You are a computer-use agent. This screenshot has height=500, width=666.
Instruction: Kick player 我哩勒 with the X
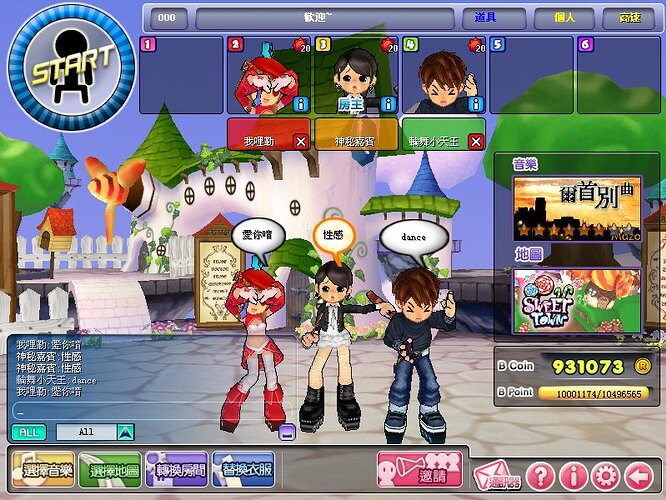[x=301, y=142]
